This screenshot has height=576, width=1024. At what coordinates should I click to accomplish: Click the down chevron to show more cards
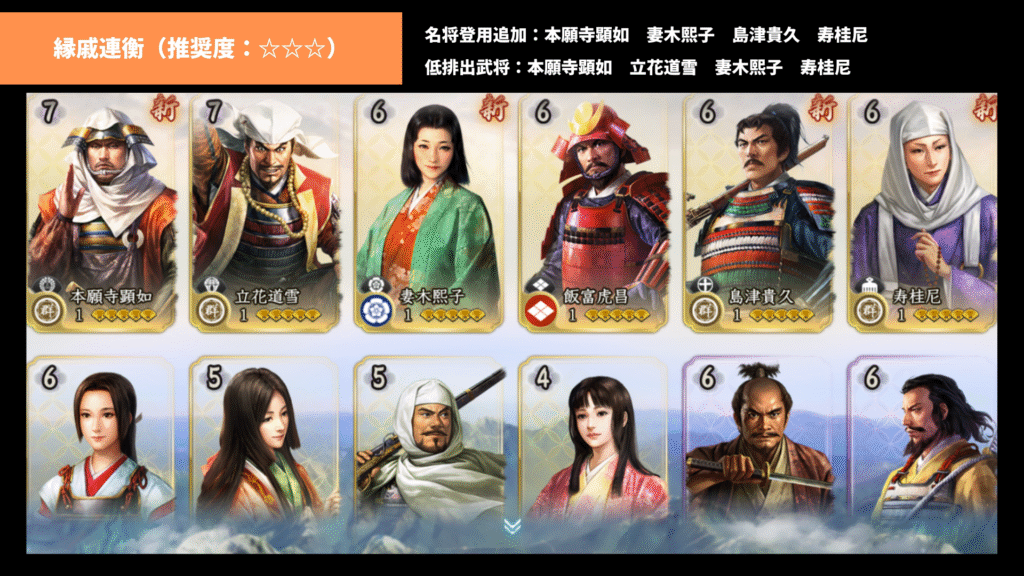pyautogui.click(x=512, y=526)
